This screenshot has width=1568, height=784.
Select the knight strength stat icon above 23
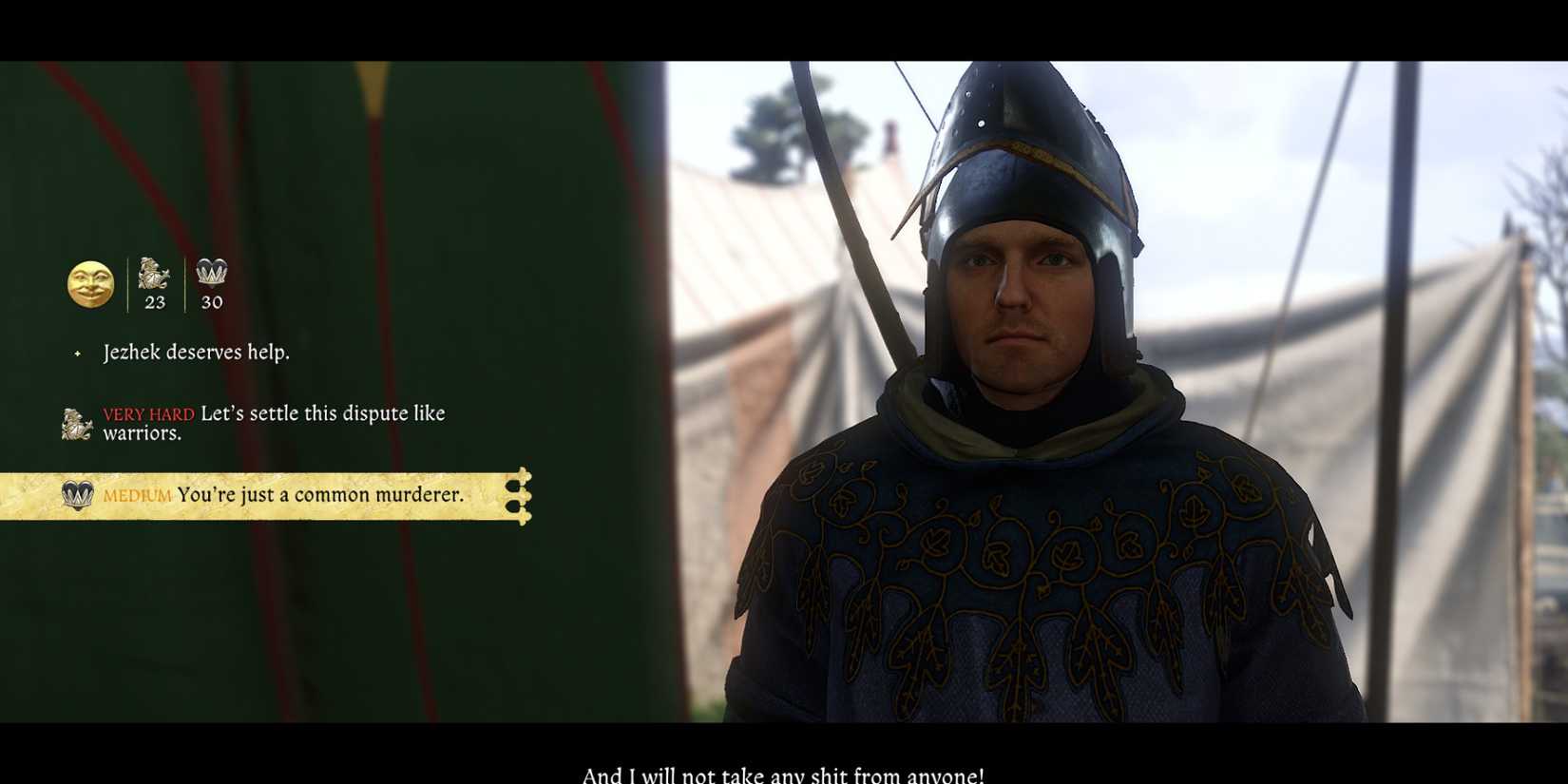tap(152, 276)
